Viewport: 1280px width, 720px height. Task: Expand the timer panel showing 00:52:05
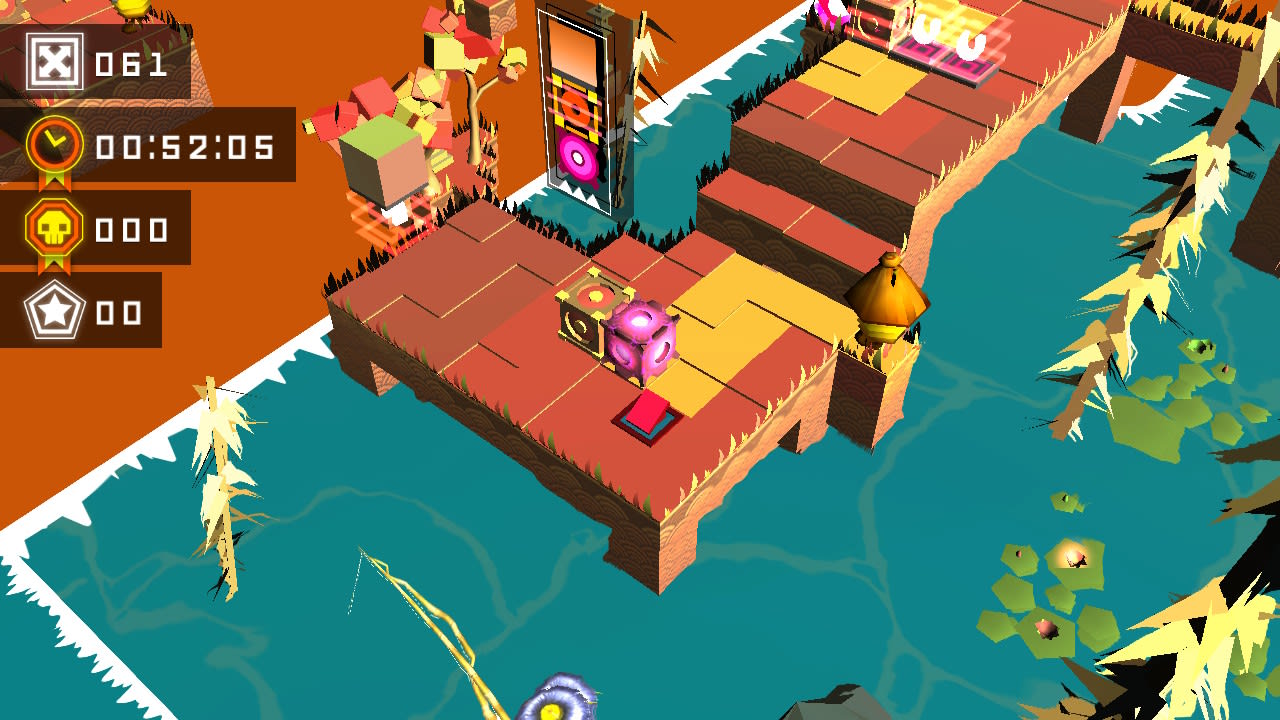[x=150, y=145]
